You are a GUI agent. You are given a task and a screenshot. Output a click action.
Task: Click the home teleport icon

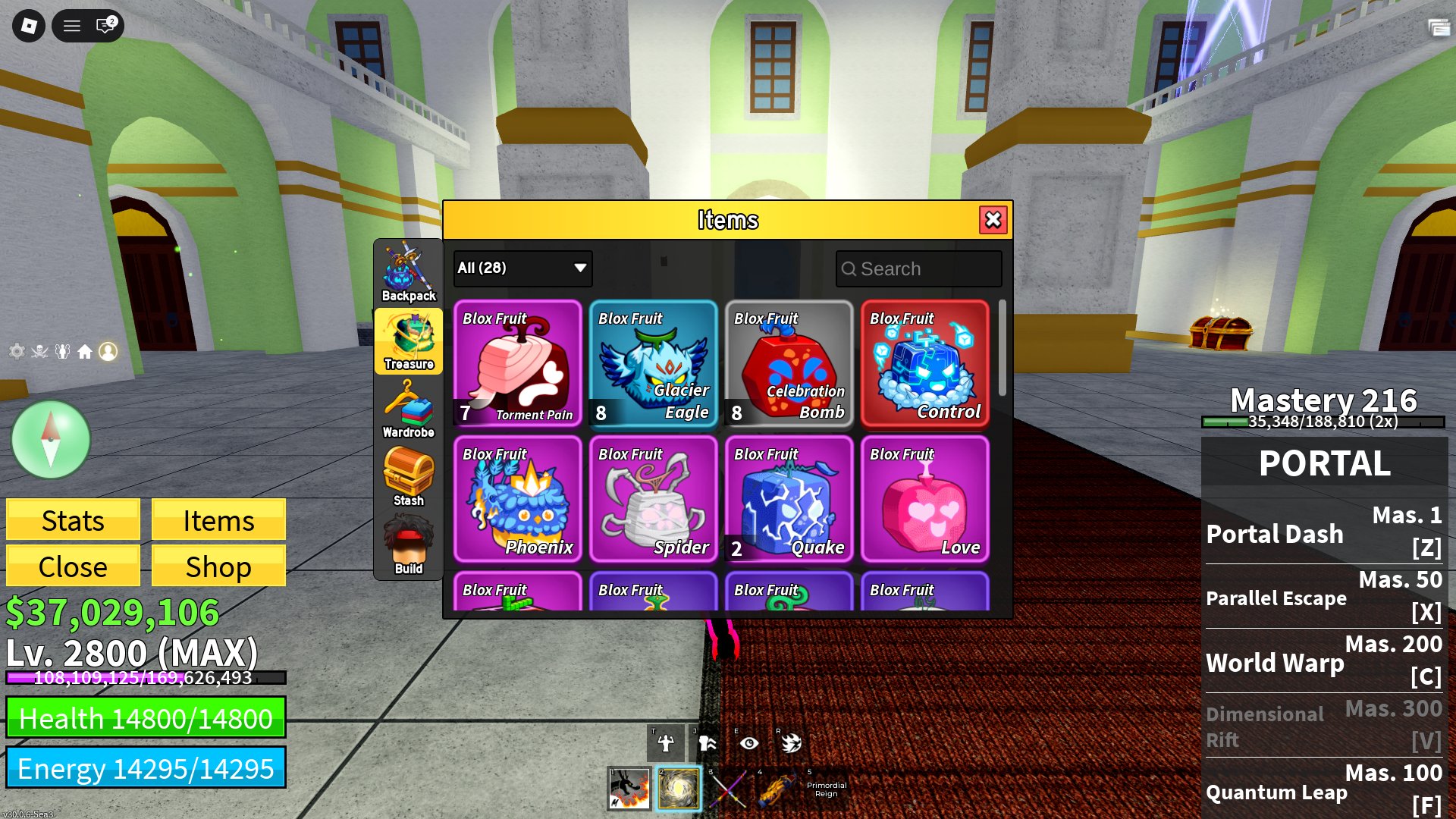(86, 351)
